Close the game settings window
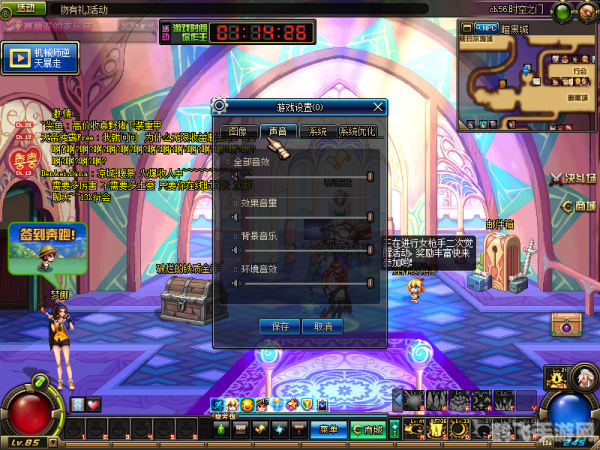 click(x=378, y=106)
